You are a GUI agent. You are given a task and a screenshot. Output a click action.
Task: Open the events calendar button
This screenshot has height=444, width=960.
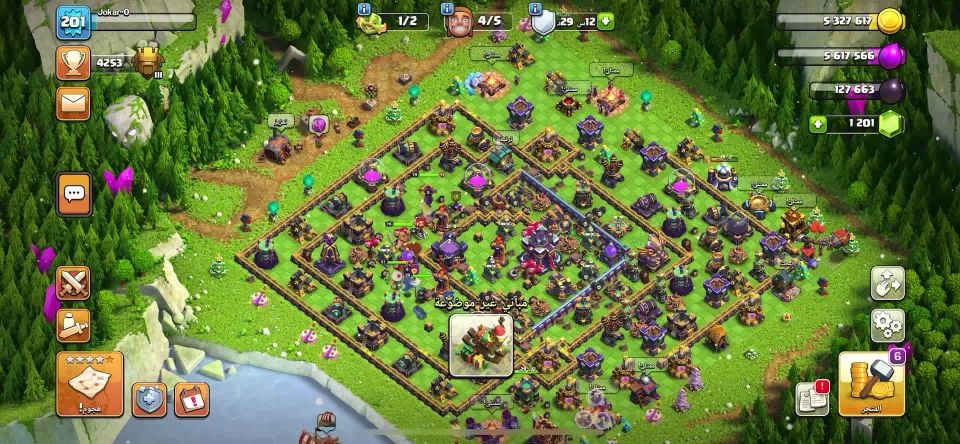click(191, 400)
